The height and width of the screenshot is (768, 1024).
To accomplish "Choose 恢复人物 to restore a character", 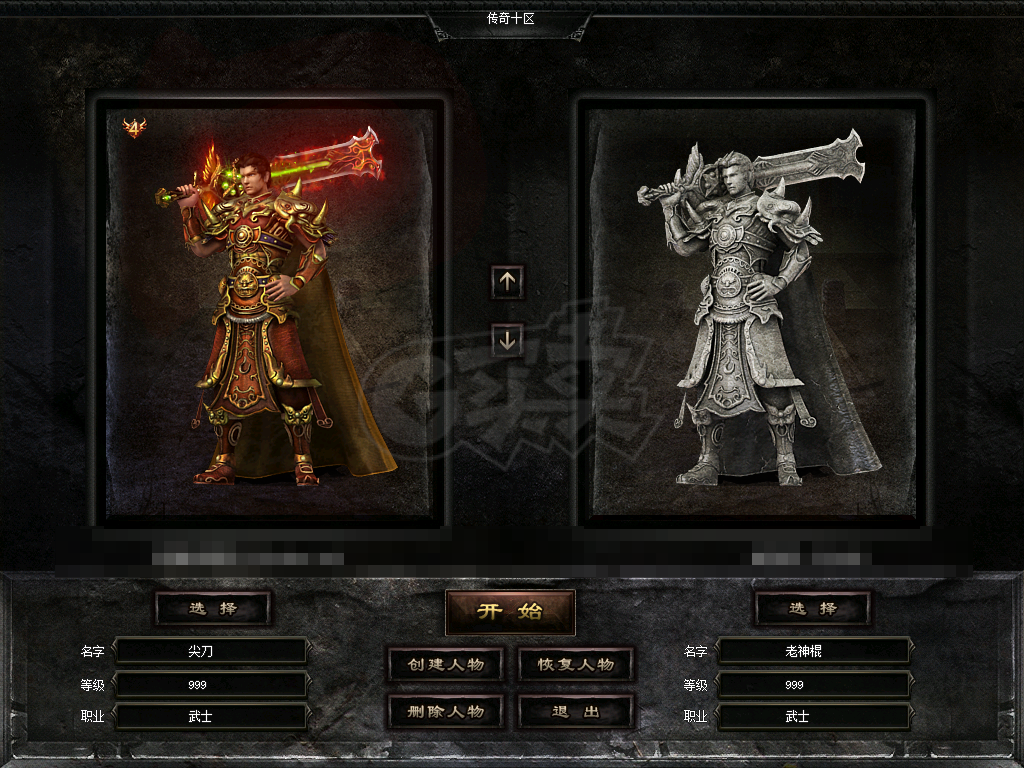I will pyautogui.click(x=576, y=665).
